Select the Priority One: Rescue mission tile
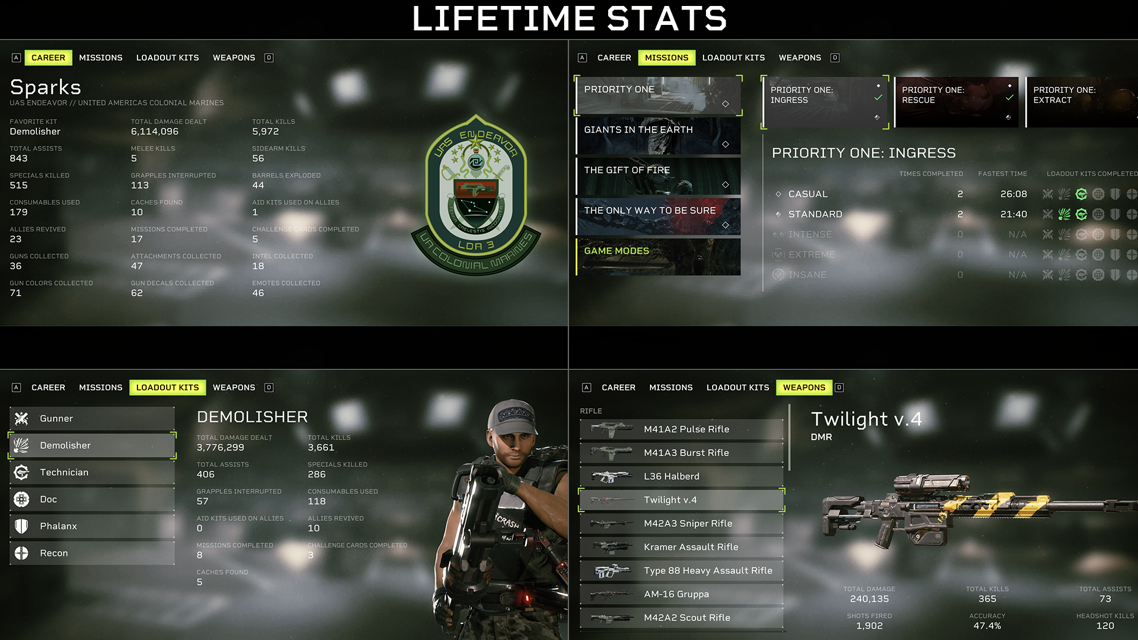1138x640 pixels. pos(956,102)
